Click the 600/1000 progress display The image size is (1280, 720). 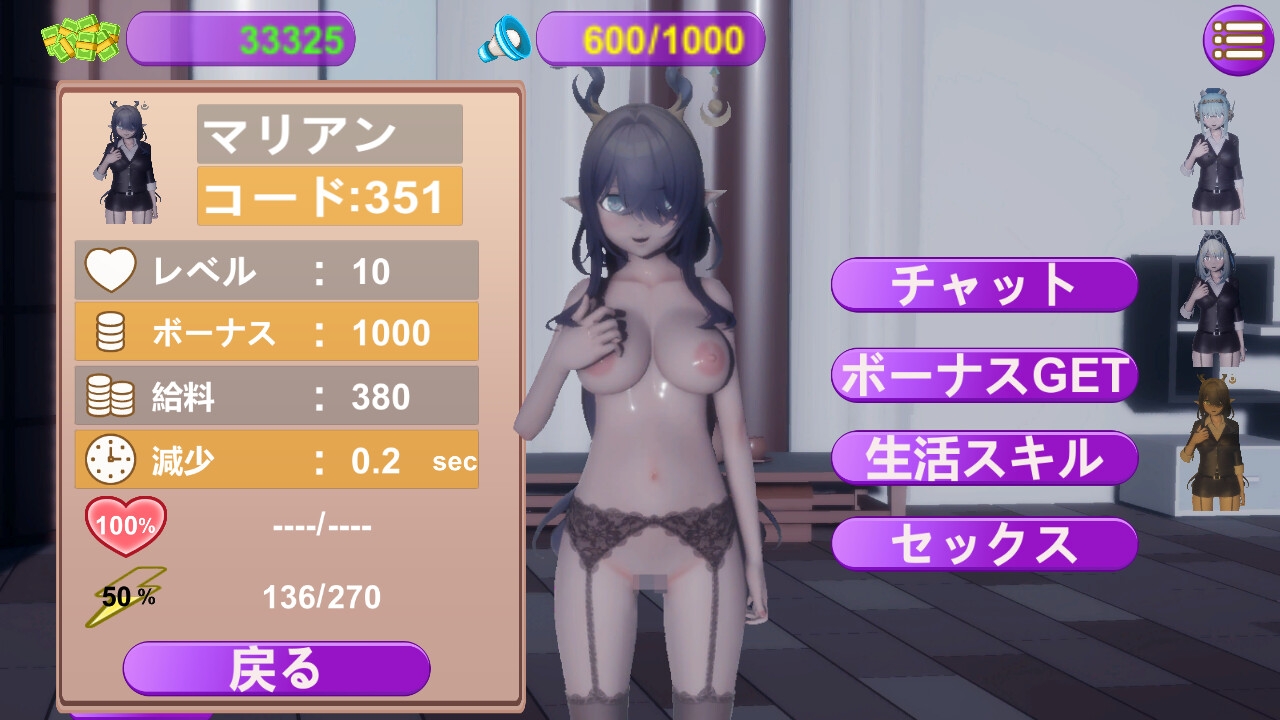click(650, 38)
